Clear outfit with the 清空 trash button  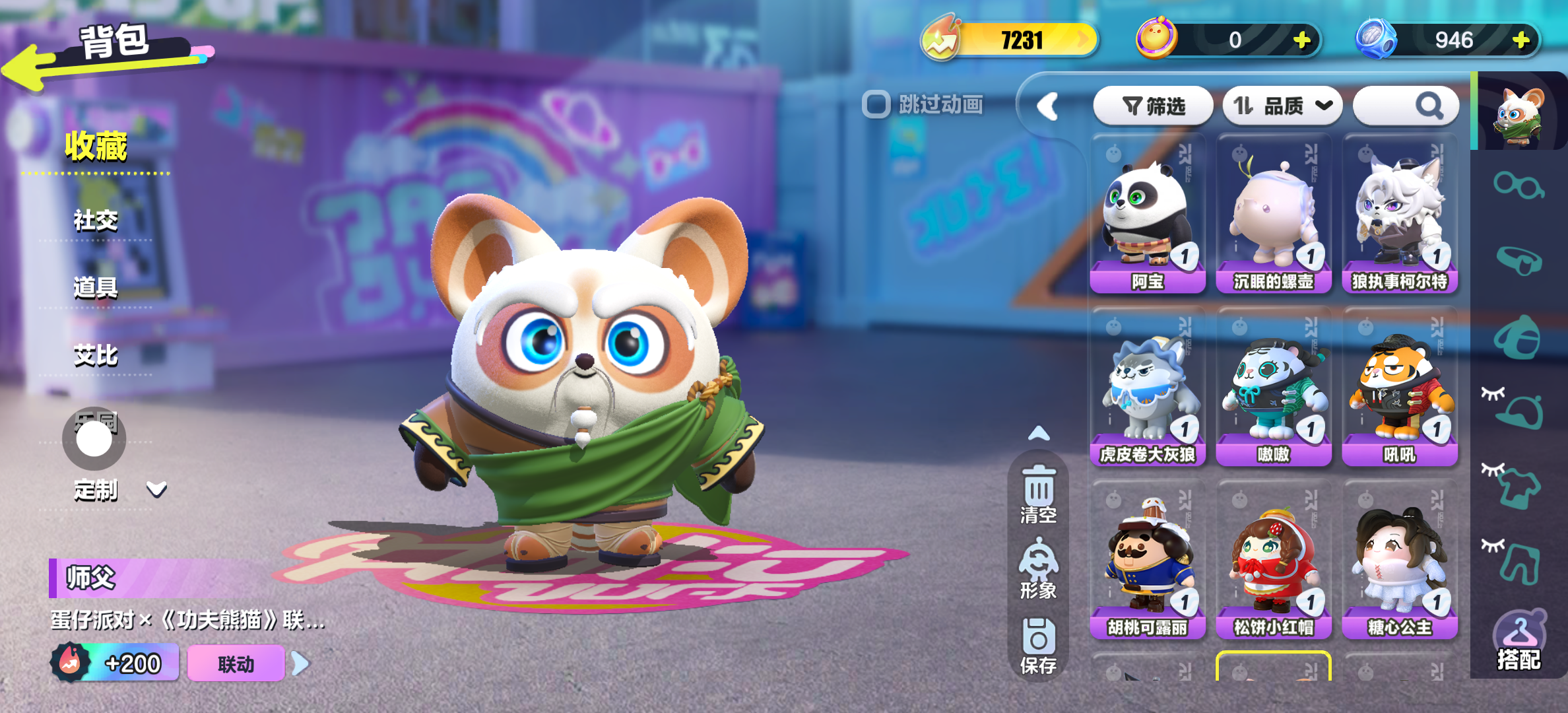tap(1039, 494)
